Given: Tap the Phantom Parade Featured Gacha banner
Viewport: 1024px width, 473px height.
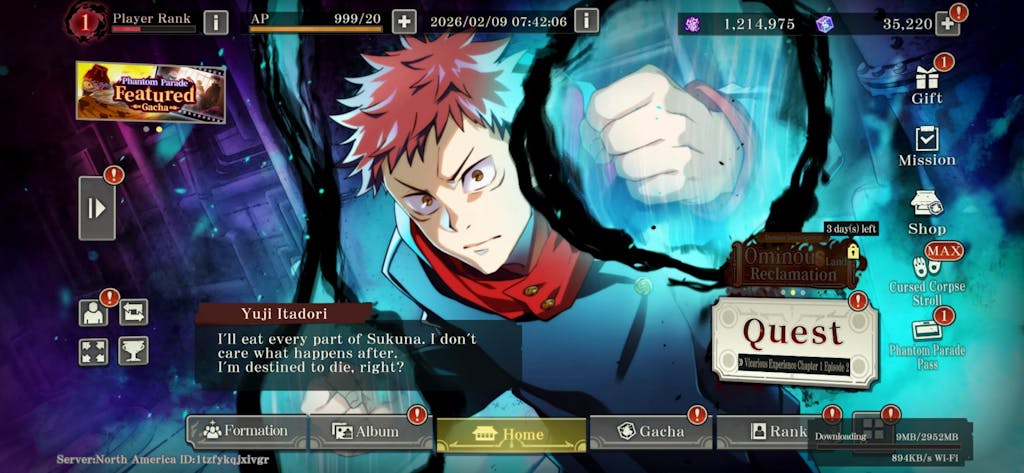Looking at the screenshot, I should pos(150,92).
